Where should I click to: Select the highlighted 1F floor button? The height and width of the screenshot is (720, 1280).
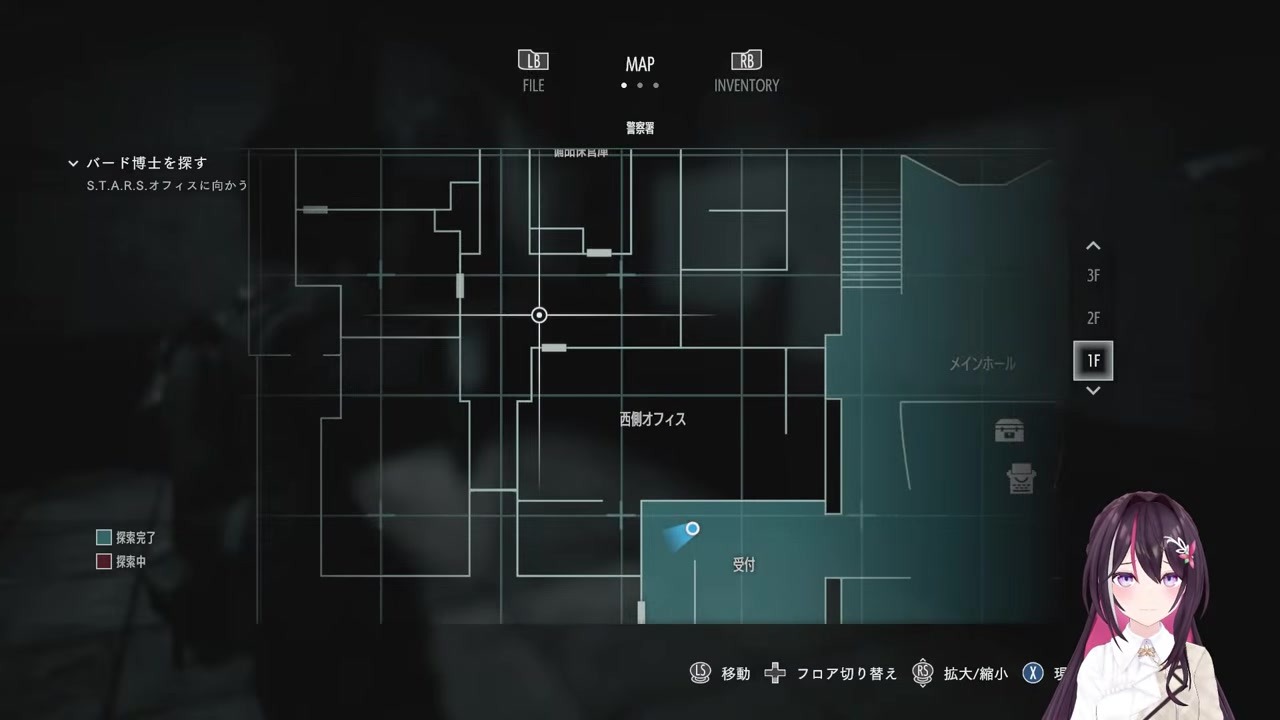click(1093, 360)
